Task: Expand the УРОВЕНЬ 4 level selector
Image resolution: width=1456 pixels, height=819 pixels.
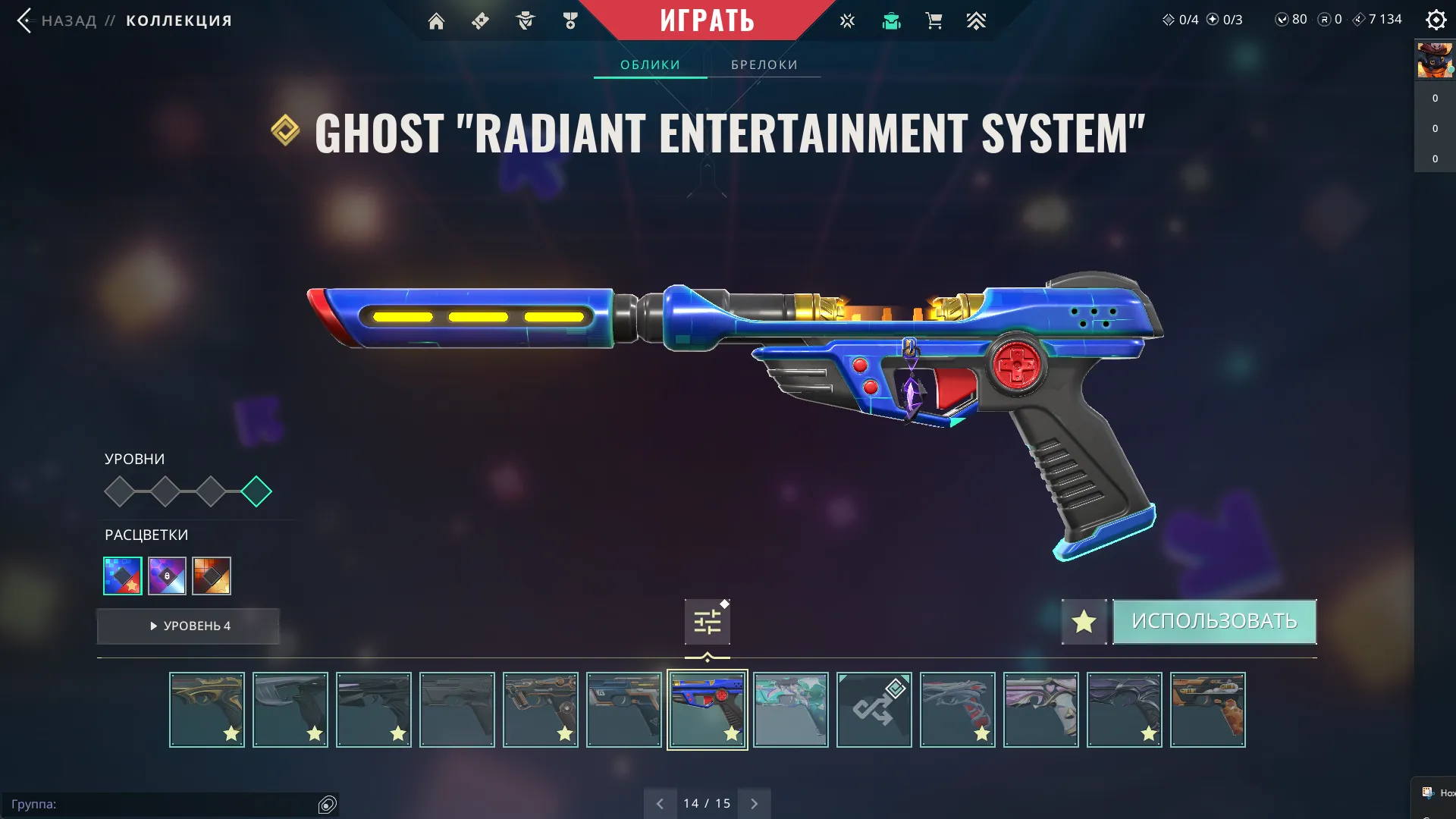Action: click(188, 626)
